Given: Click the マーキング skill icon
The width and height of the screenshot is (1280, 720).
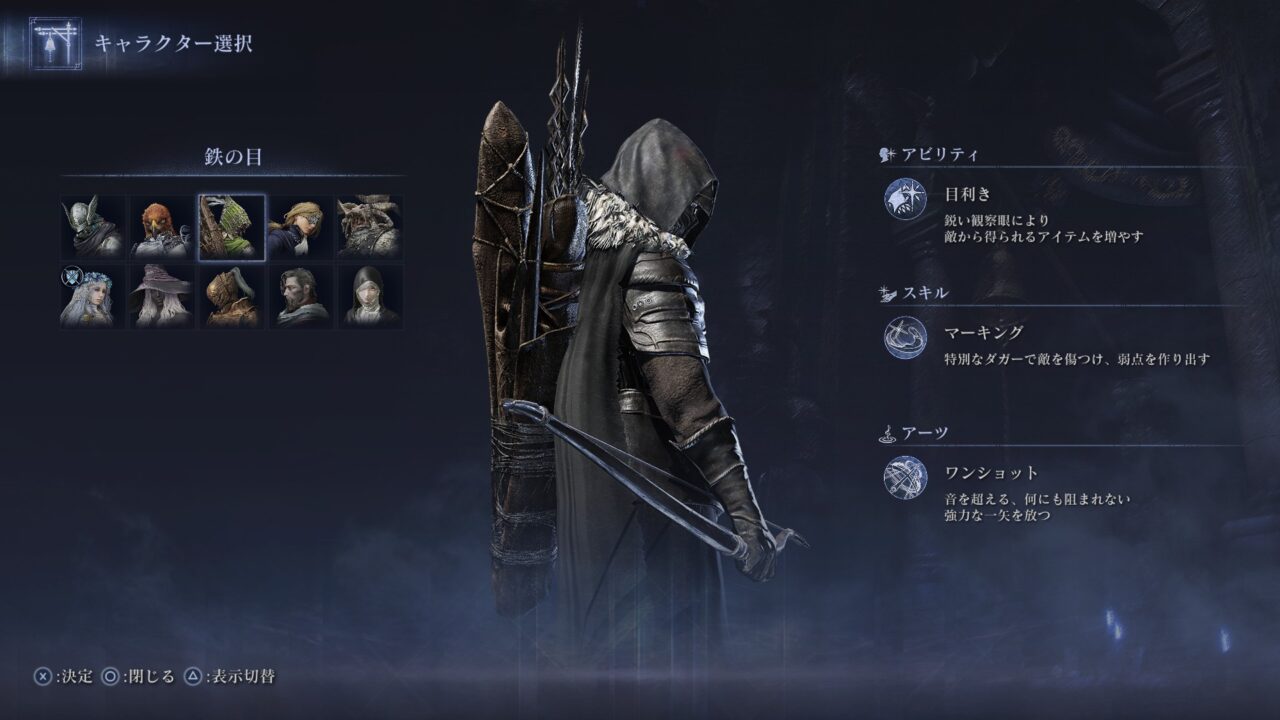Looking at the screenshot, I should point(905,338).
